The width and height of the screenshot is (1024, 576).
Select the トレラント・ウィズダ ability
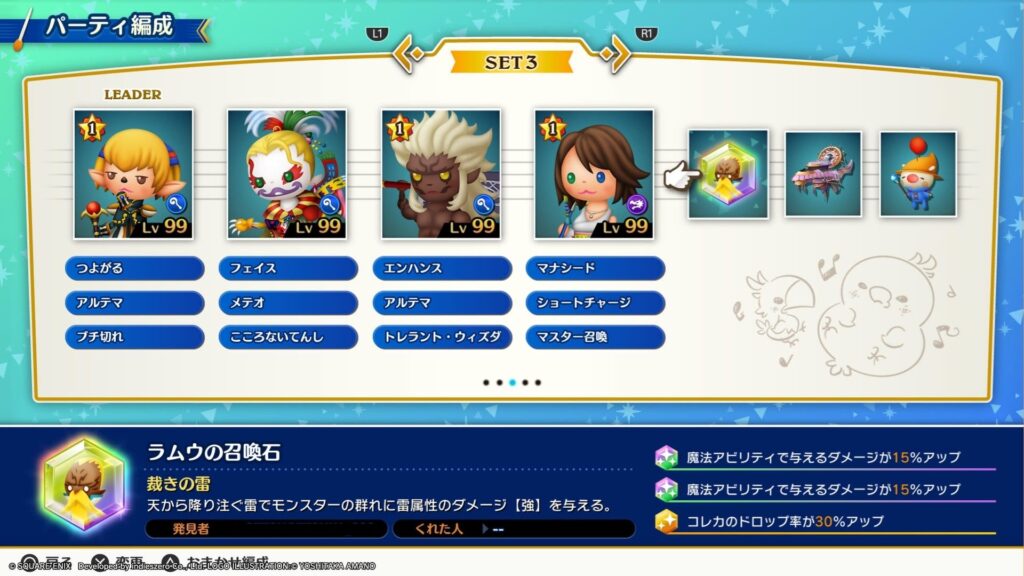441,336
